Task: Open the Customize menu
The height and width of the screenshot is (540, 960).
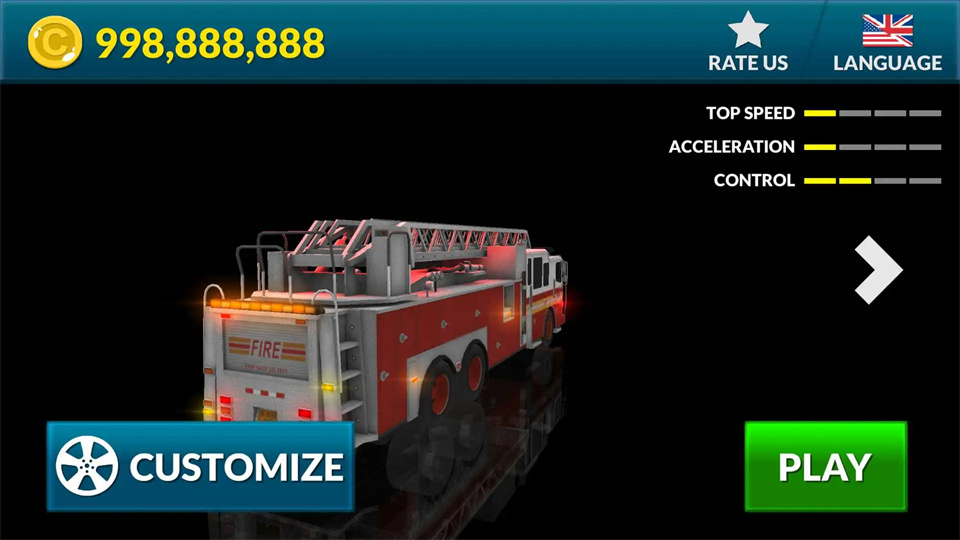Action: click(200, 466)
